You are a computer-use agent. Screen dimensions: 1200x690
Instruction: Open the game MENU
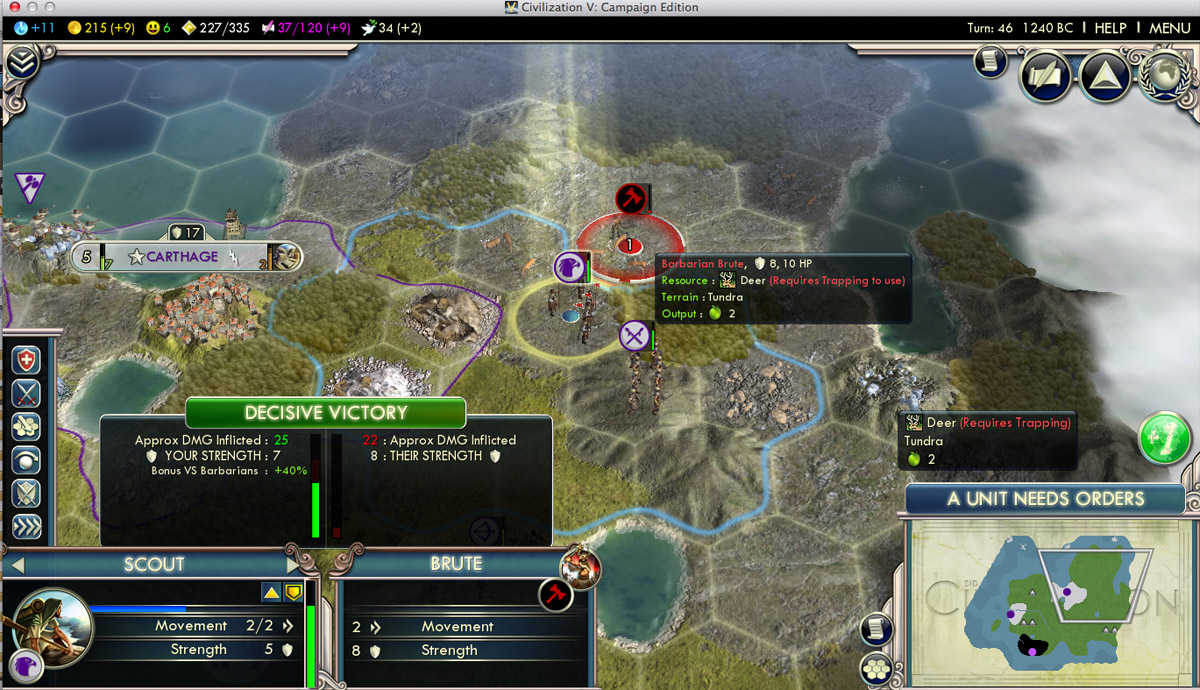pos(1169,28)
